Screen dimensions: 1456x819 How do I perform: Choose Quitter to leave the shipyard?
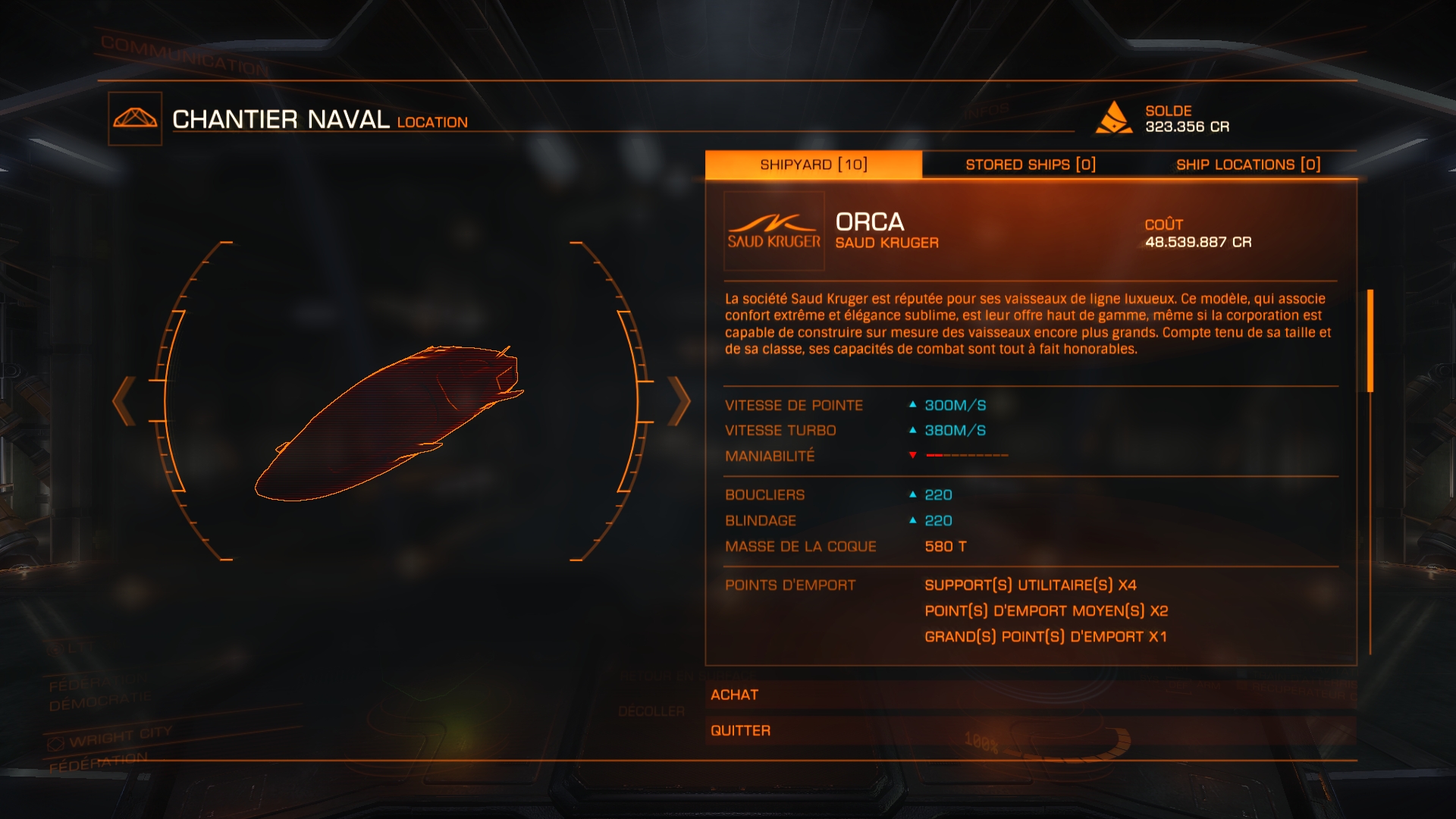1030,730
